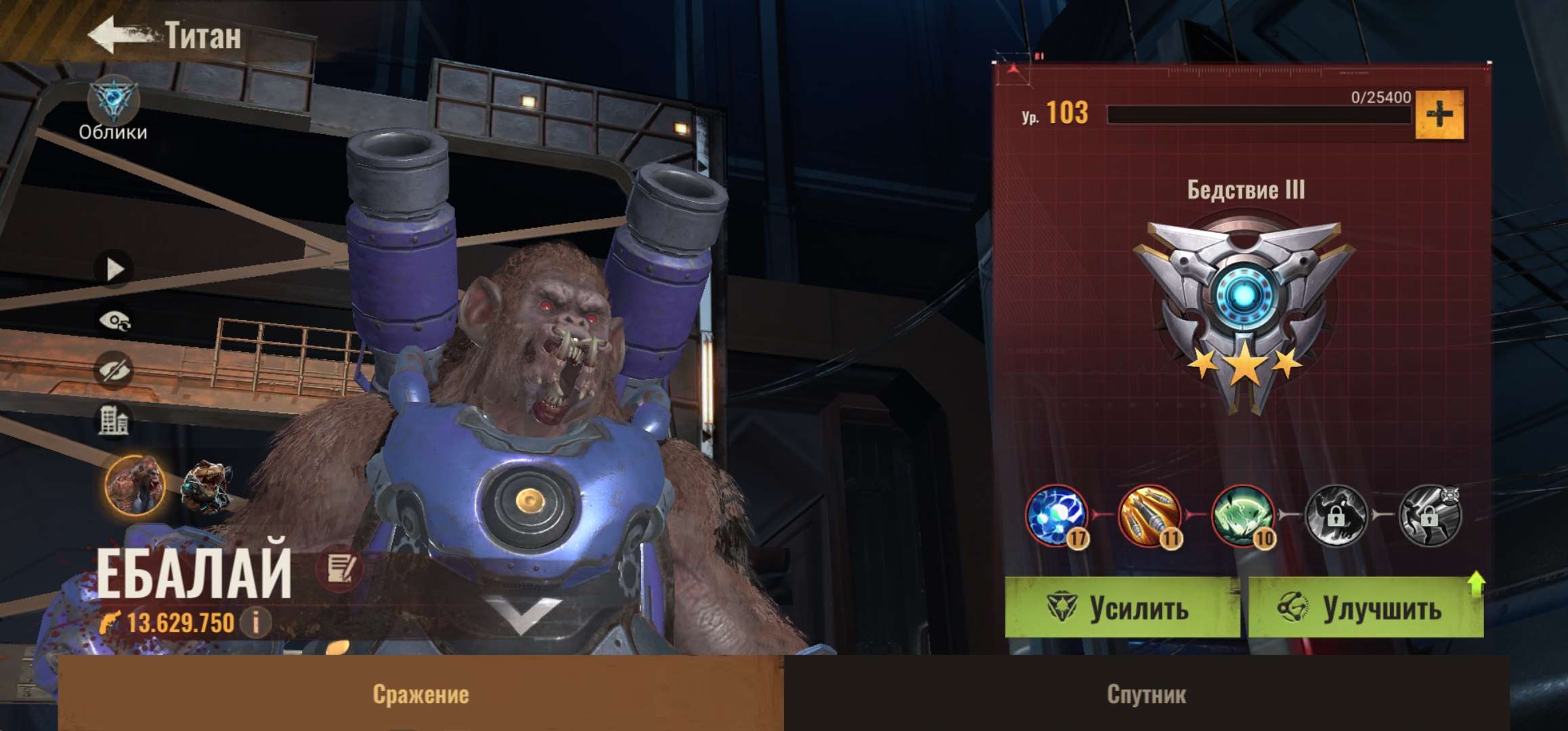Tap the Усилить button
This screenshot has height=731, width=1568.
[1121, 608]
